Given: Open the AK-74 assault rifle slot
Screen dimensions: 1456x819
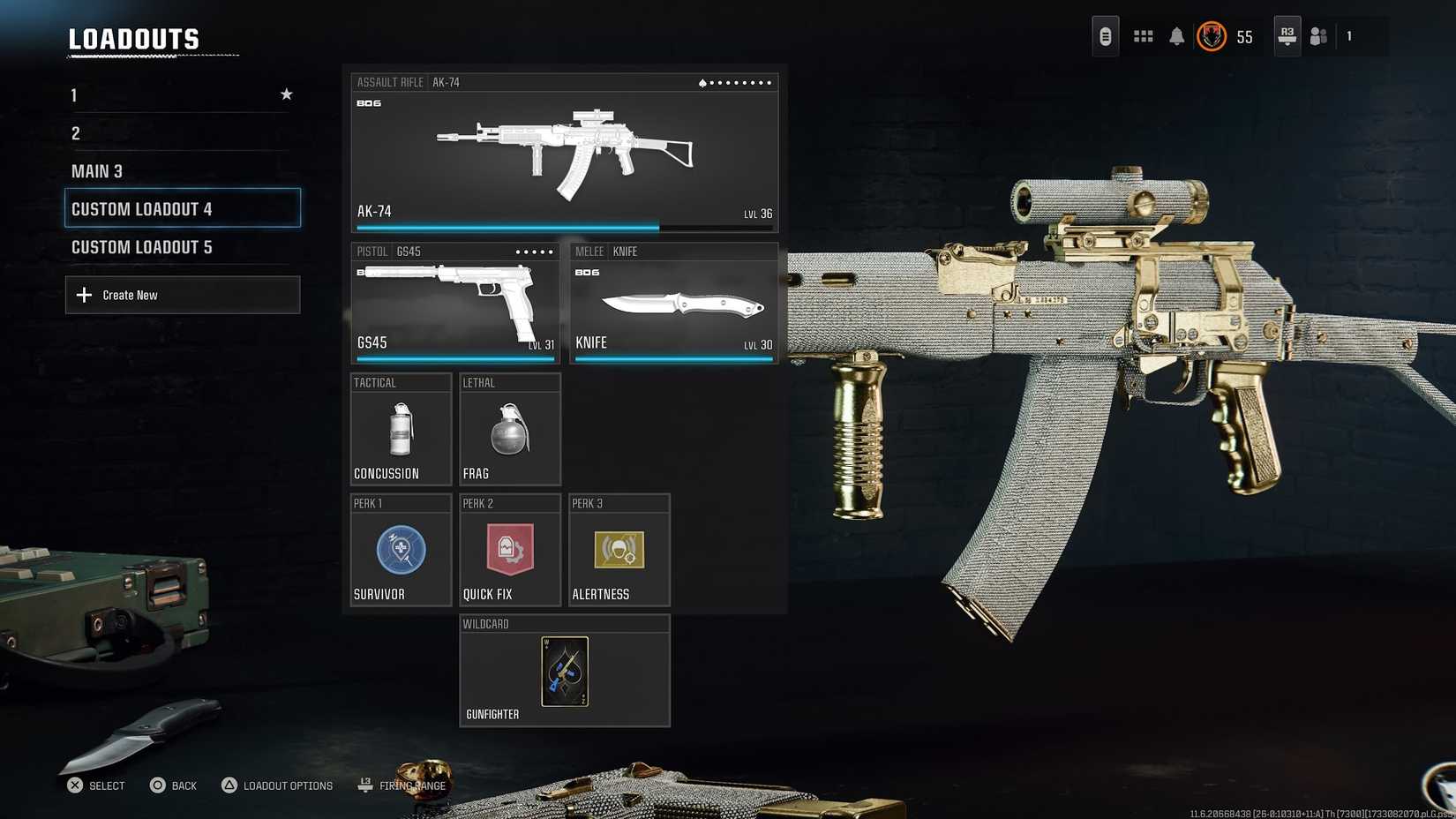Looking at the screenshot, I should tap(565, 154).
